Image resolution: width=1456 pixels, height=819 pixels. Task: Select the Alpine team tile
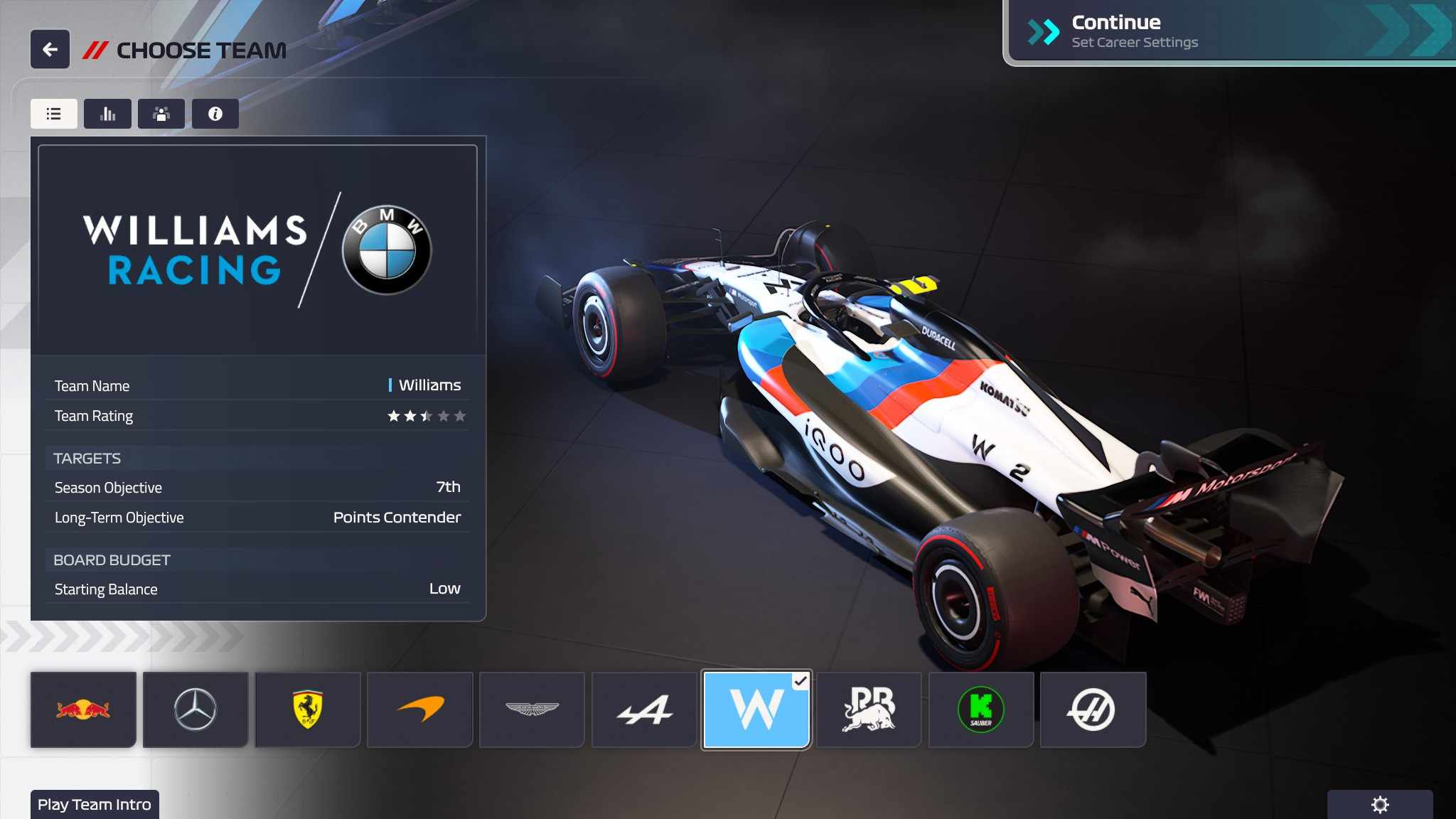point(644,710)
